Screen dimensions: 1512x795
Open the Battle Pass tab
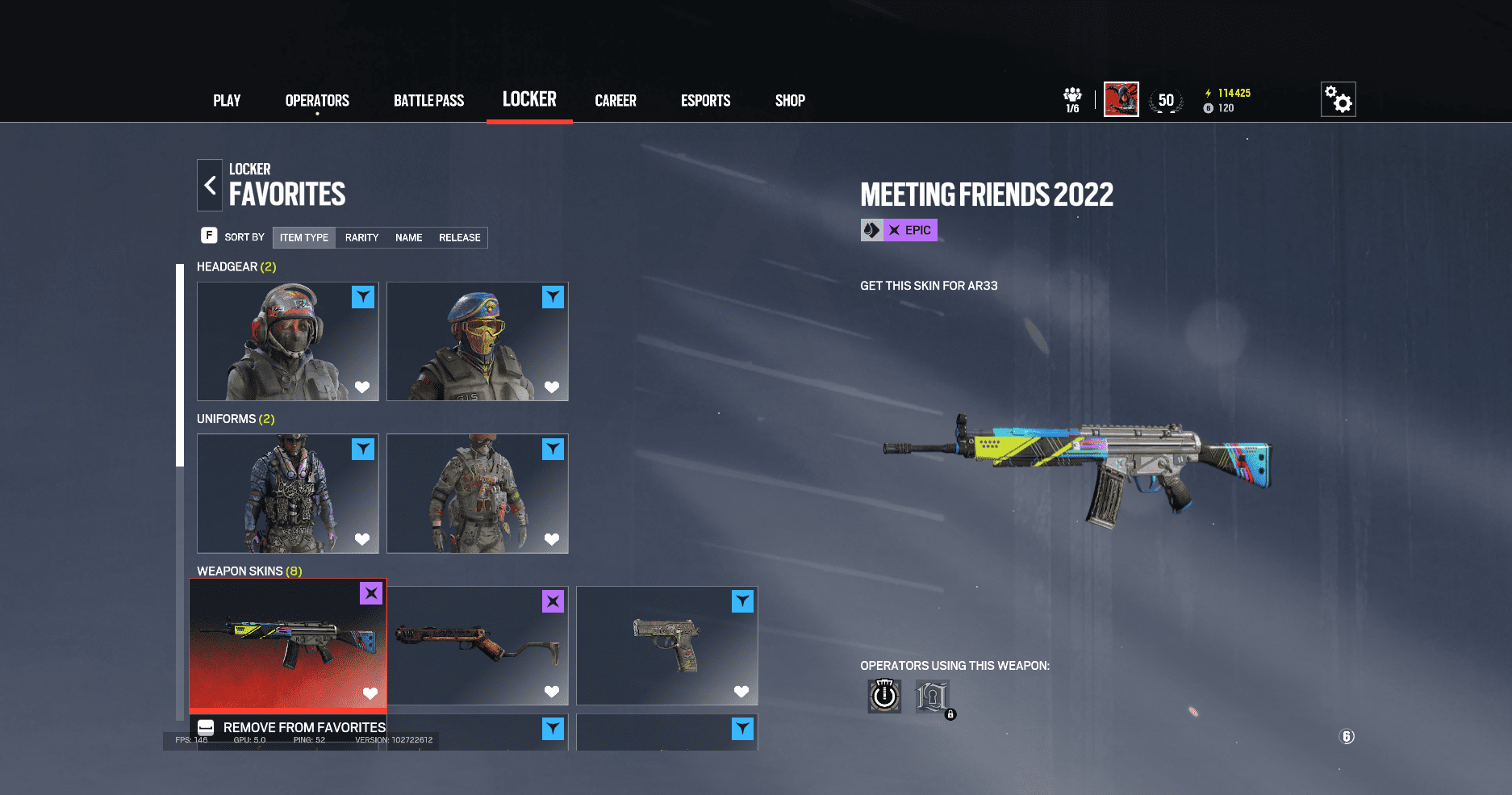coord(428,101)
